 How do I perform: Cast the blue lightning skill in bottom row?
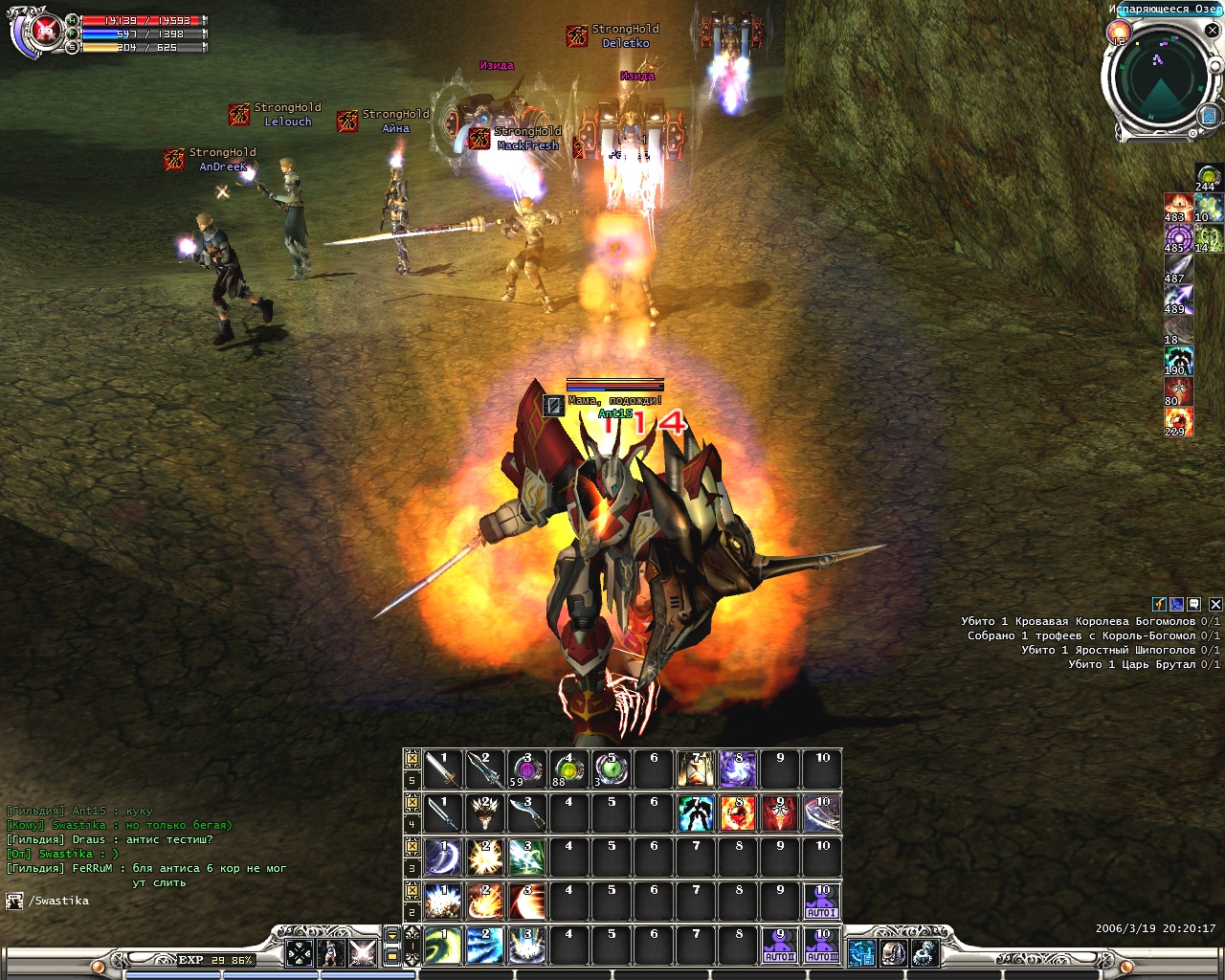[484, 946]
